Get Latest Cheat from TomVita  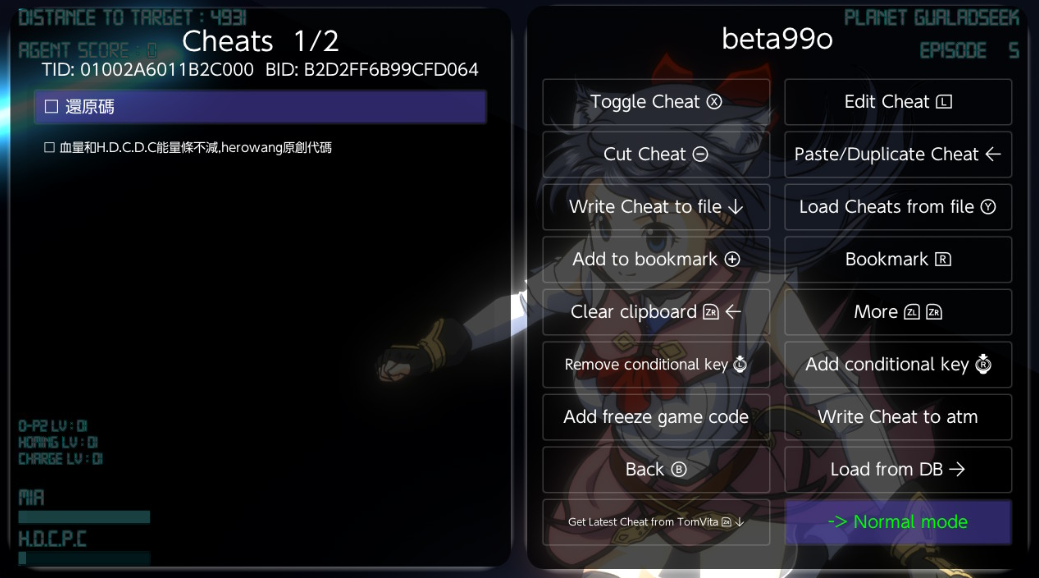pos(656,522)
